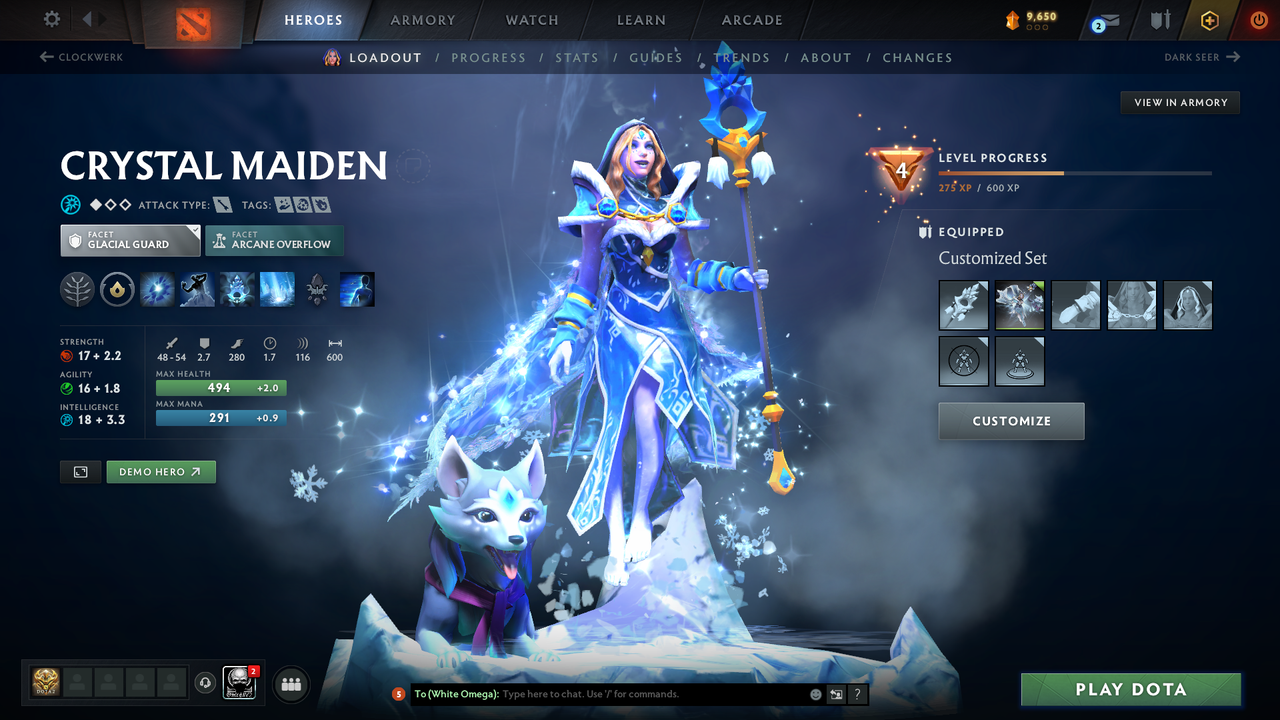The height and width of the screenshot is (720, 1280).
Task: Open the Crystal Nova ability icon
Action: tap(157, 289)
